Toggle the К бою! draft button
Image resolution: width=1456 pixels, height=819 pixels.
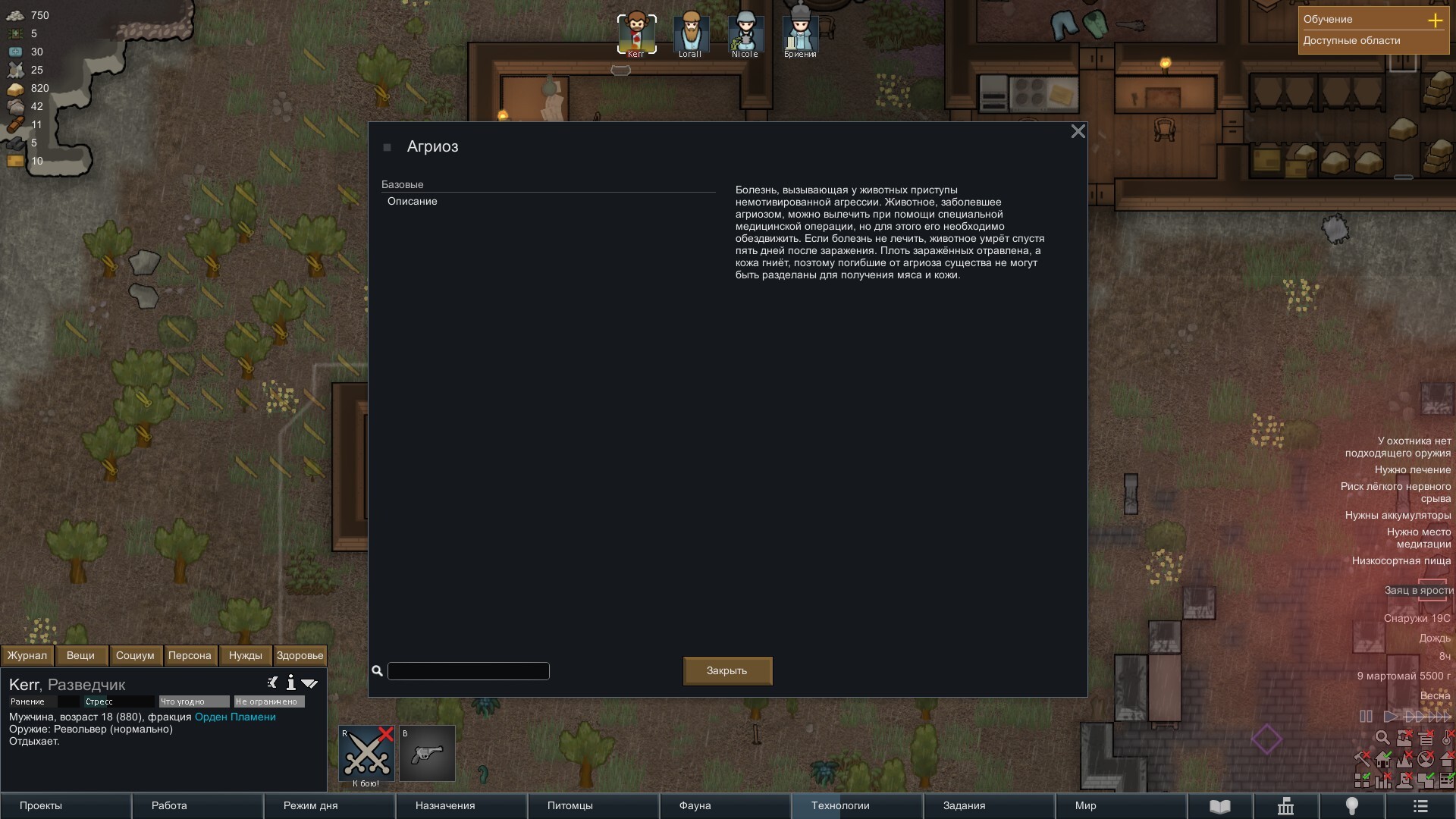coord(366,754)
